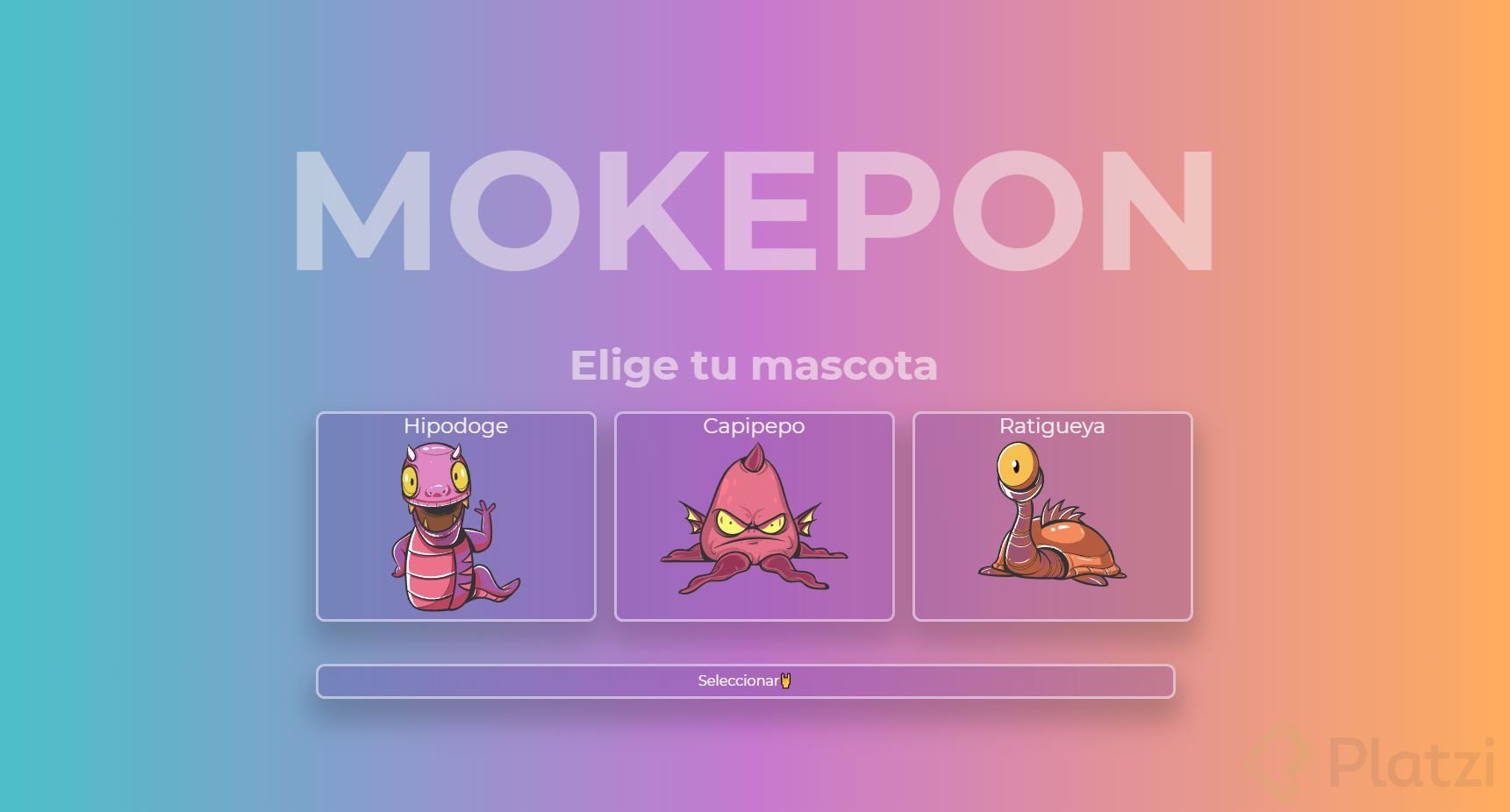Click the Hipodoge name label

455,426
